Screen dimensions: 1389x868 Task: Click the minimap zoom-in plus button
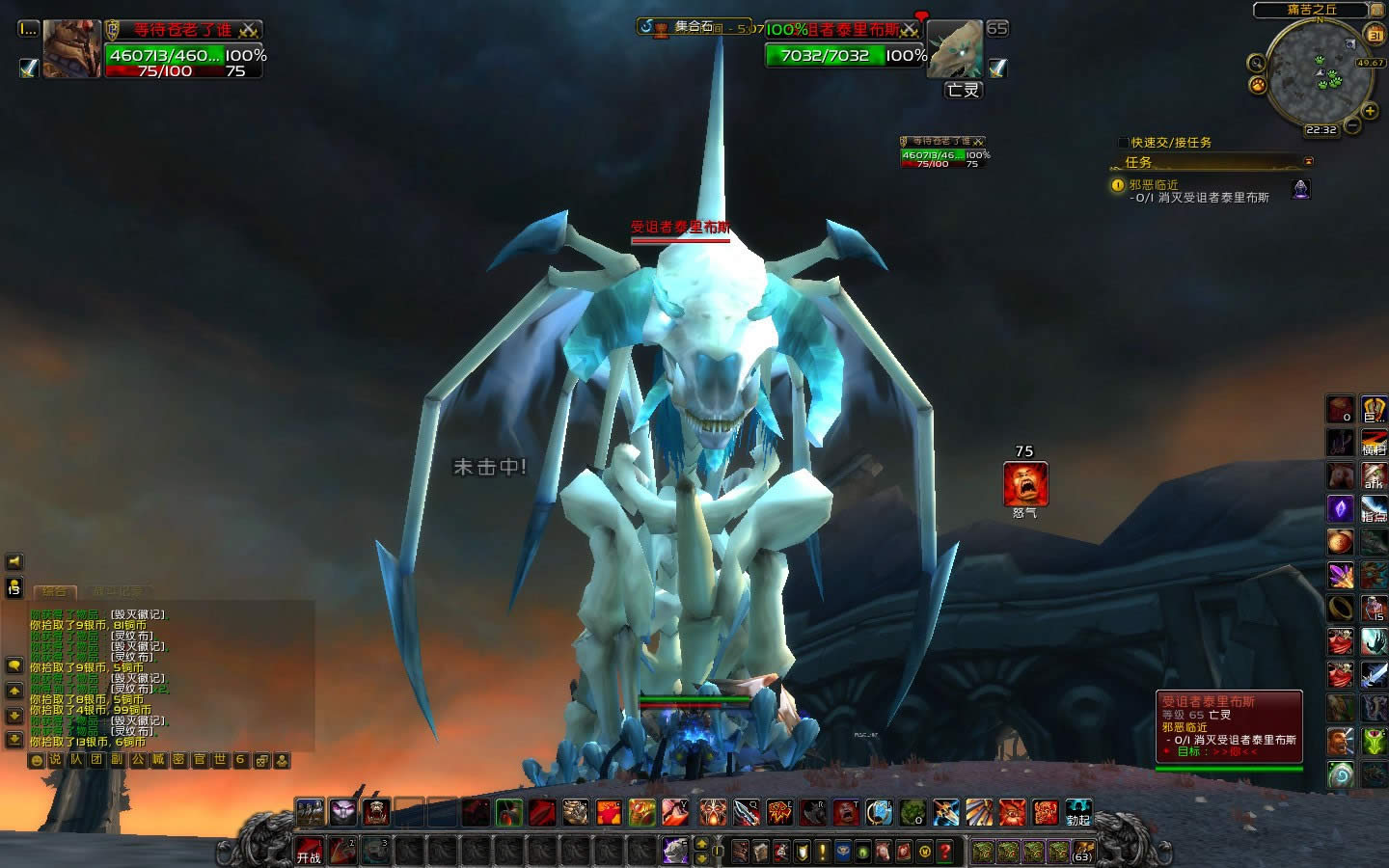click(1370, 112)
